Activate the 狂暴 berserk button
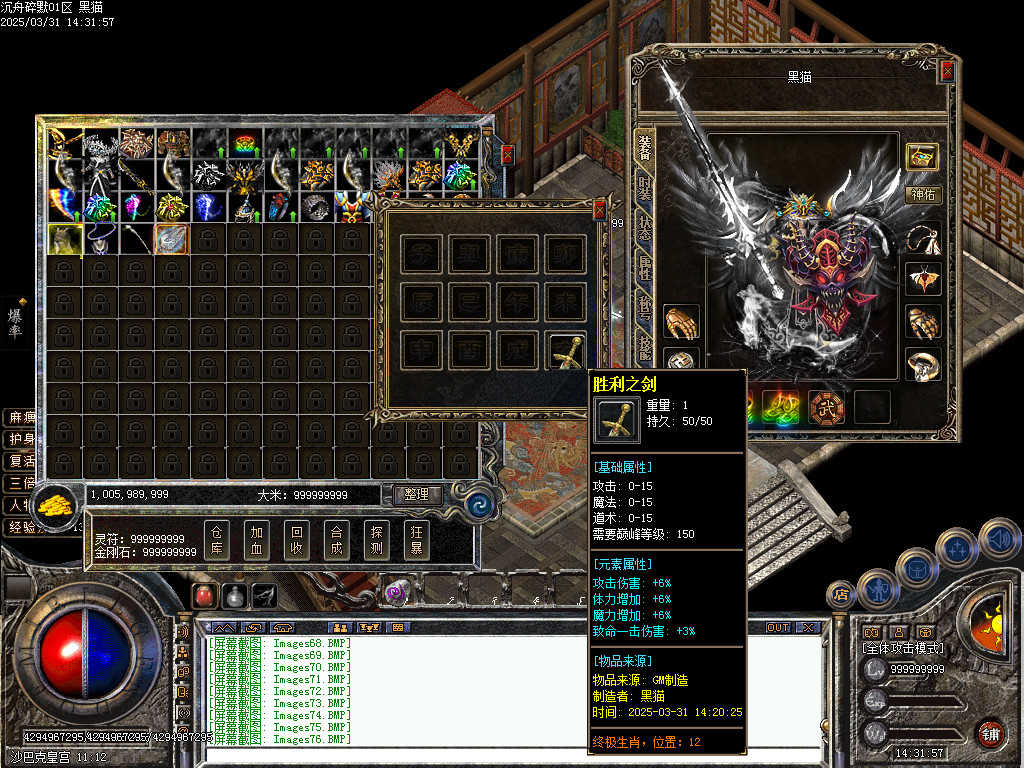Image resolution: width=1024 pixels, height=768 pixels. [417, 540]
